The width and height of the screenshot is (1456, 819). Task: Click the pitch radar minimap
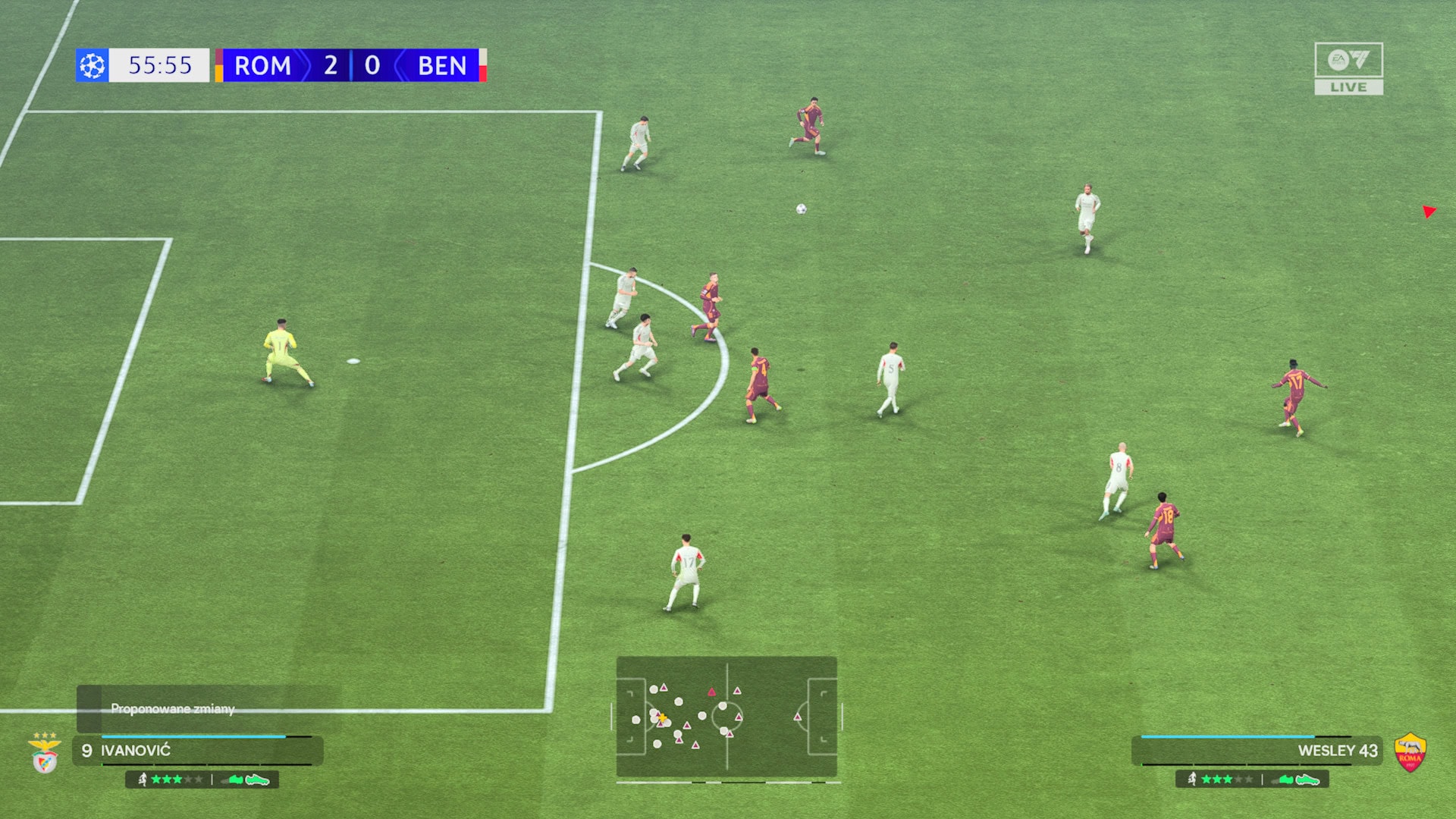tap(726, 717)
